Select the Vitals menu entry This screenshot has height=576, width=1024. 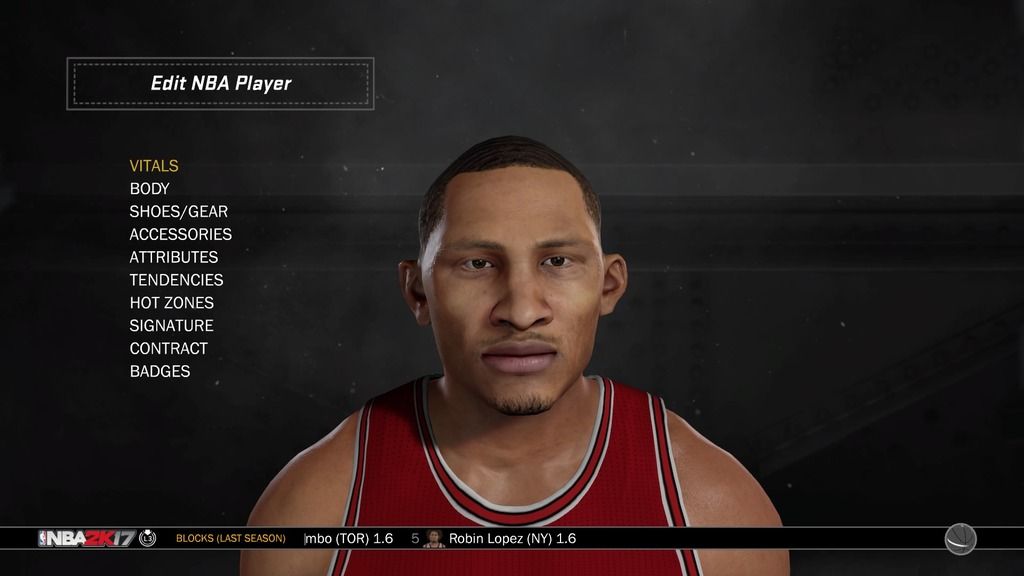(154, 166)
